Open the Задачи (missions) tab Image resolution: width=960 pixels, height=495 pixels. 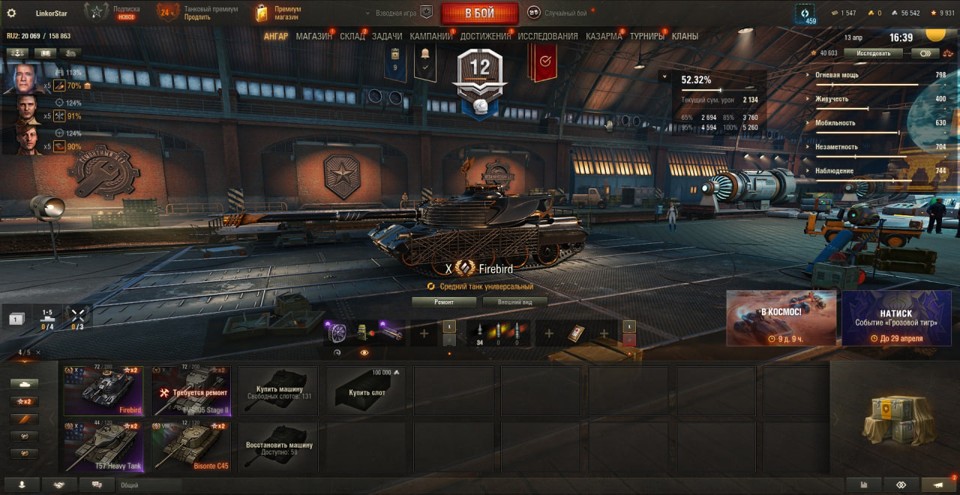[x=387, y=36]
